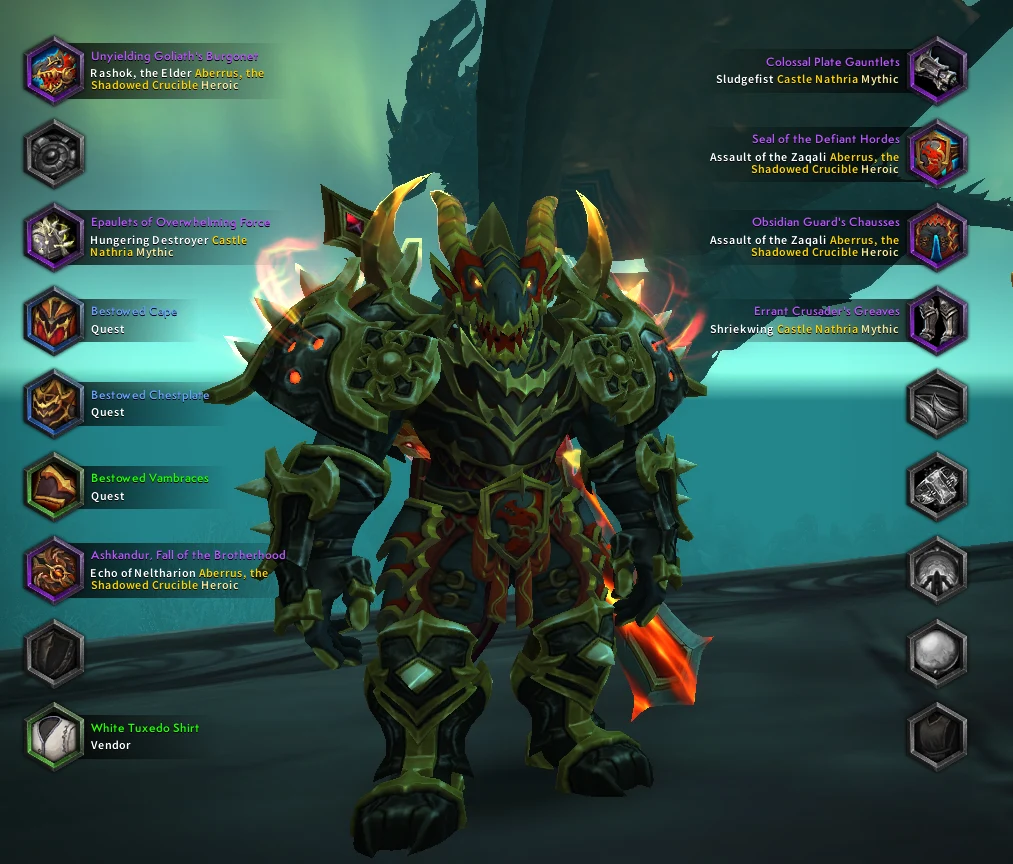This screenshot has width=1013, height=864.
Task: Open the Sludgefist boss source link
Action: [x=744, y=79]
